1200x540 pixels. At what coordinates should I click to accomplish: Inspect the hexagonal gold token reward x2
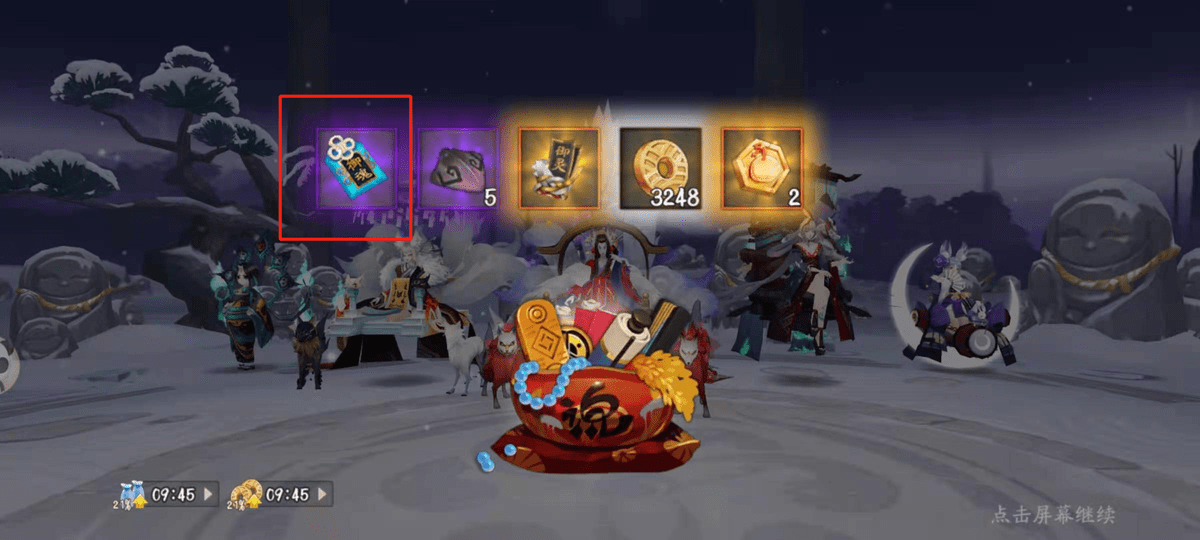[x=762, y=168]
